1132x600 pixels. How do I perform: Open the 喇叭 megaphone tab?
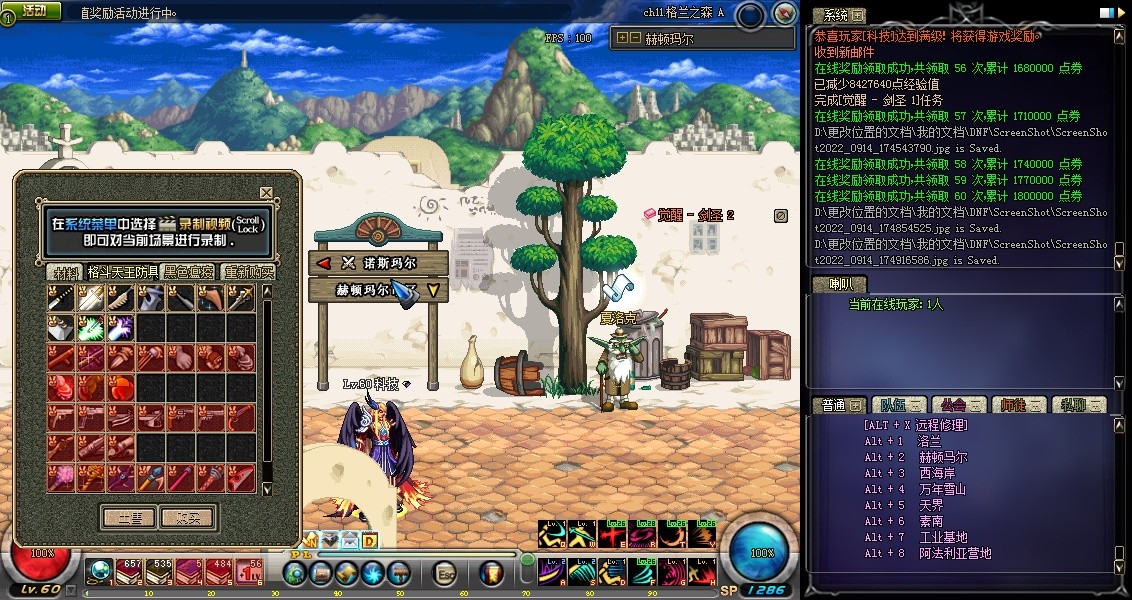pos(838,284)
